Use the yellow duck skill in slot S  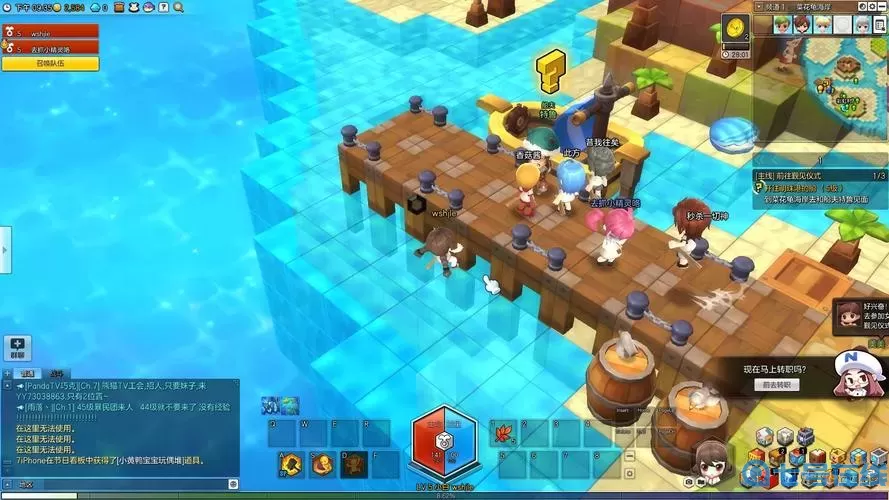pyautogui.click(x=322, y=463)
